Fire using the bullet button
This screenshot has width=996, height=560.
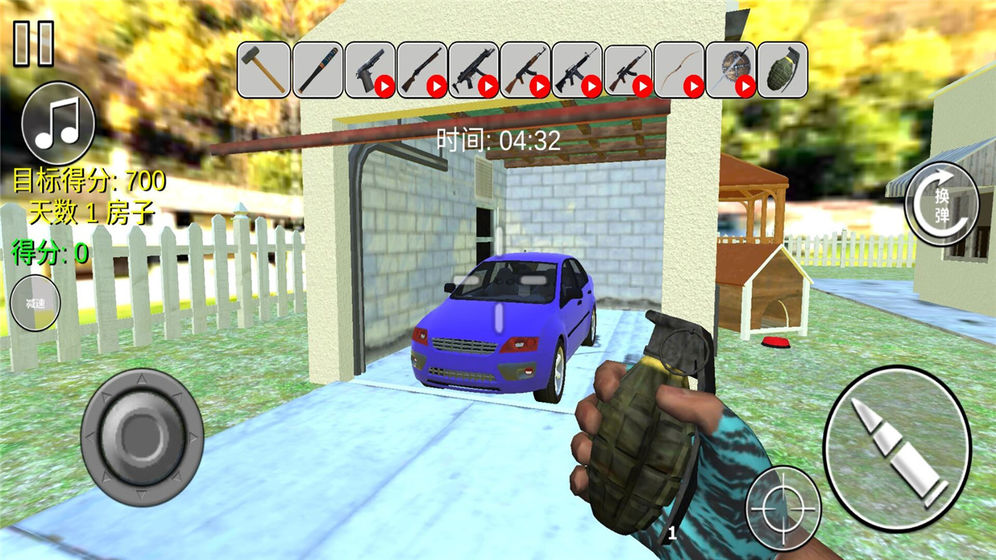pos(896,448)
